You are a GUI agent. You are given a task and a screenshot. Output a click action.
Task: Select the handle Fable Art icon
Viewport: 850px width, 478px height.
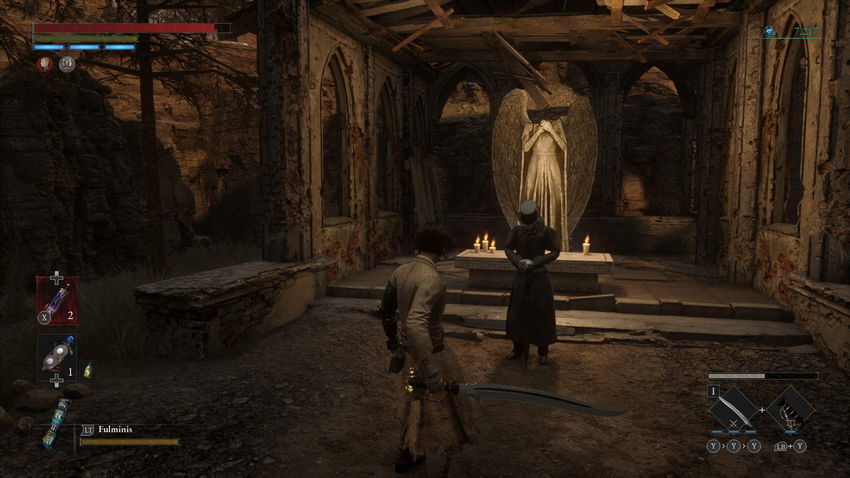[x=792, y=407]
